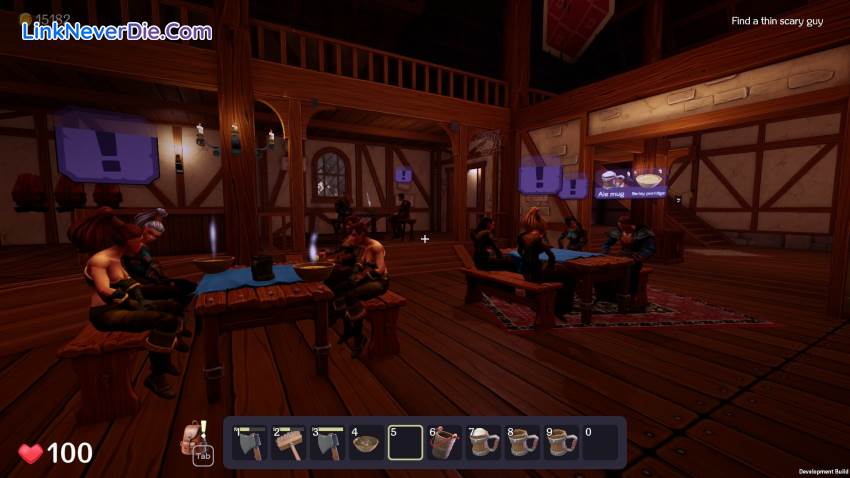Select the wooden bowl slot

[366, 442]
